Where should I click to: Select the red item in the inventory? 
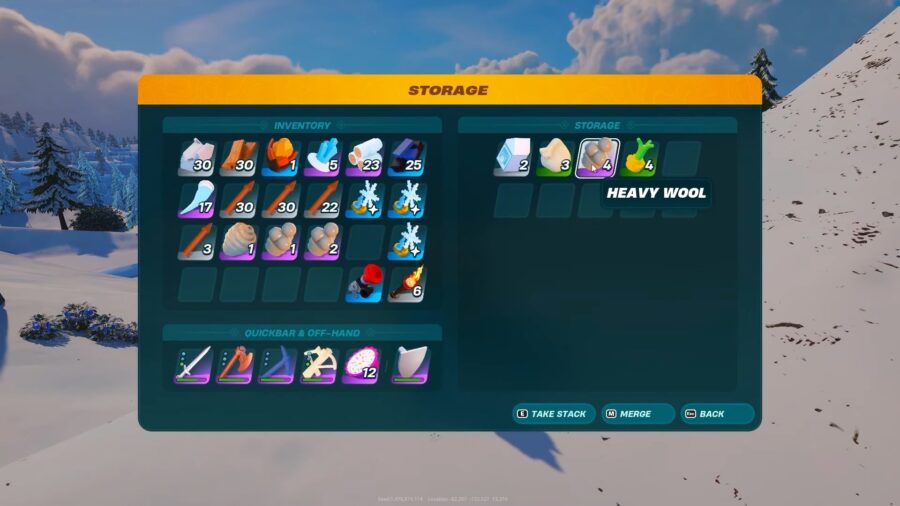pyautogui.click(x=365, y=284)
